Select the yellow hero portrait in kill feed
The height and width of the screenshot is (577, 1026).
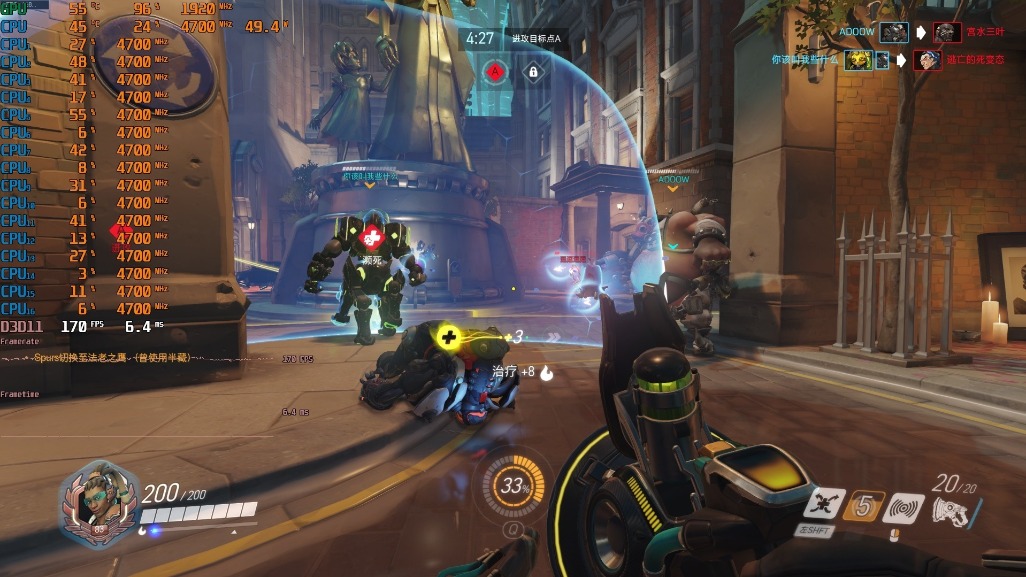[x=858, y=60]
